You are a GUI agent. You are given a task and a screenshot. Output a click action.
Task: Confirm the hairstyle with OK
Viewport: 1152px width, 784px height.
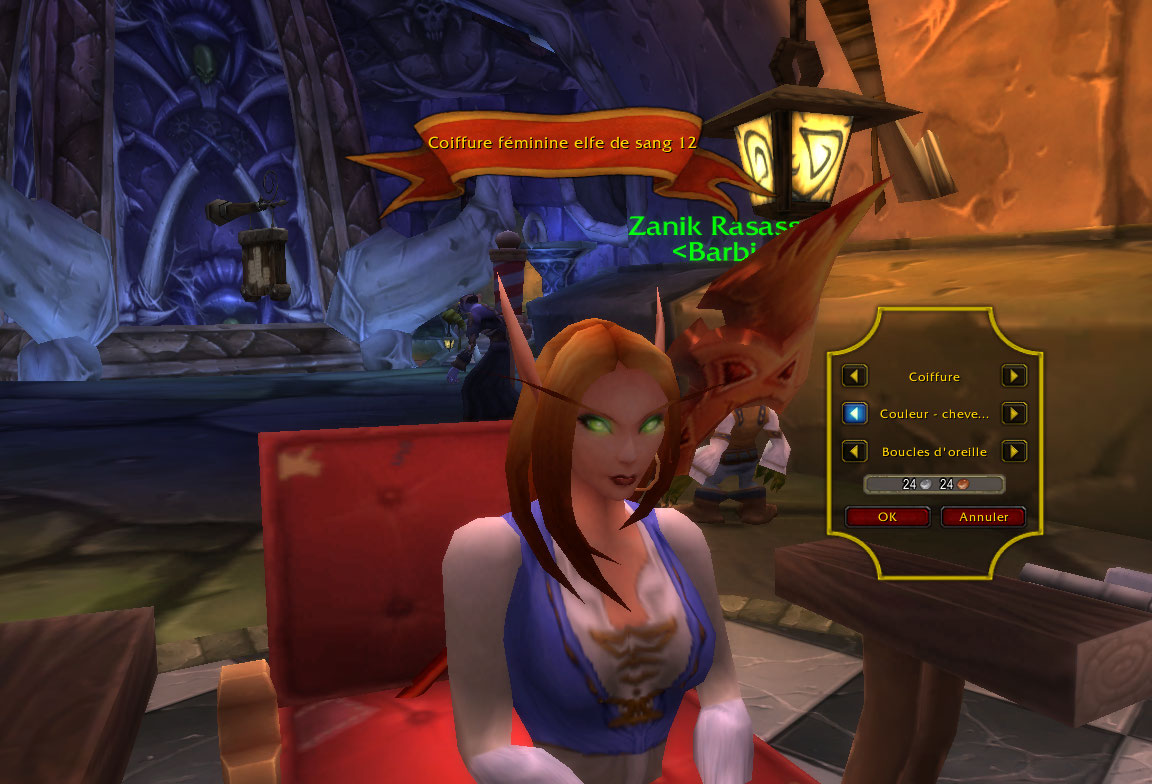point(887,517)
